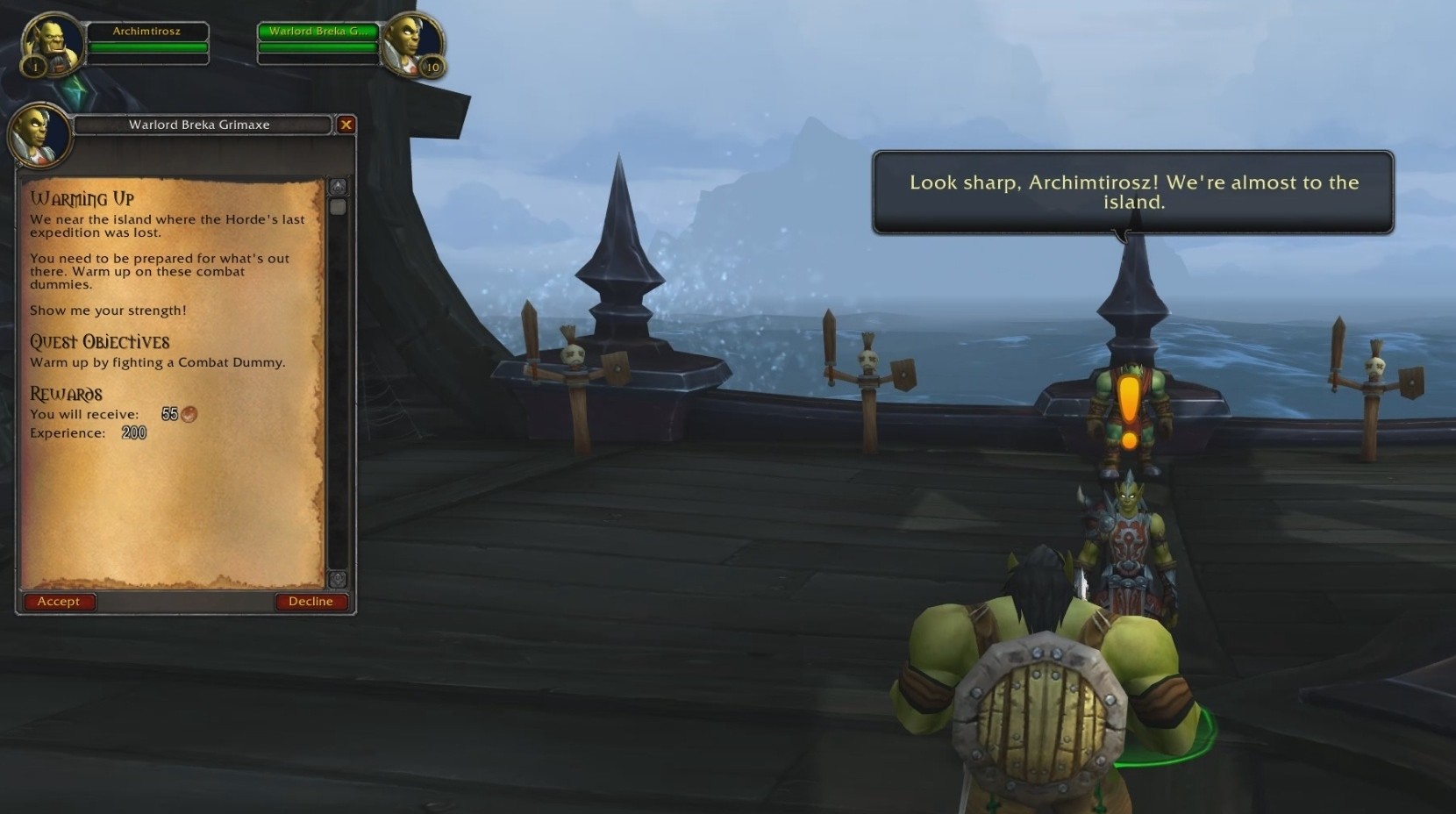Click the quest text scroll-up arrow
Viewport: 1456px width, 814px height.
[x=338, y=187]
